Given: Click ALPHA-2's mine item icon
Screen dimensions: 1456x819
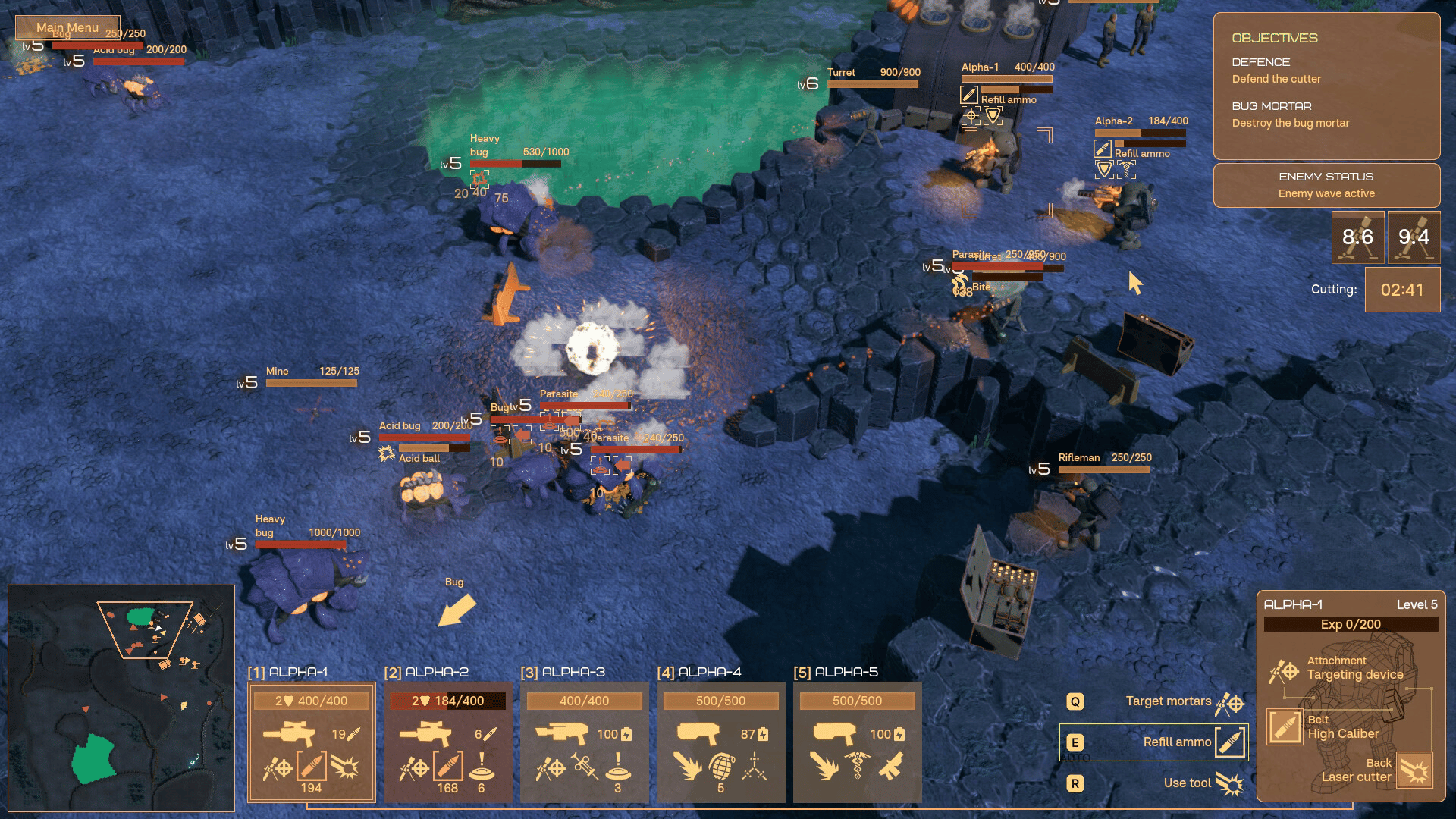Looking at the screenshot, I should [x=482, y=767].
